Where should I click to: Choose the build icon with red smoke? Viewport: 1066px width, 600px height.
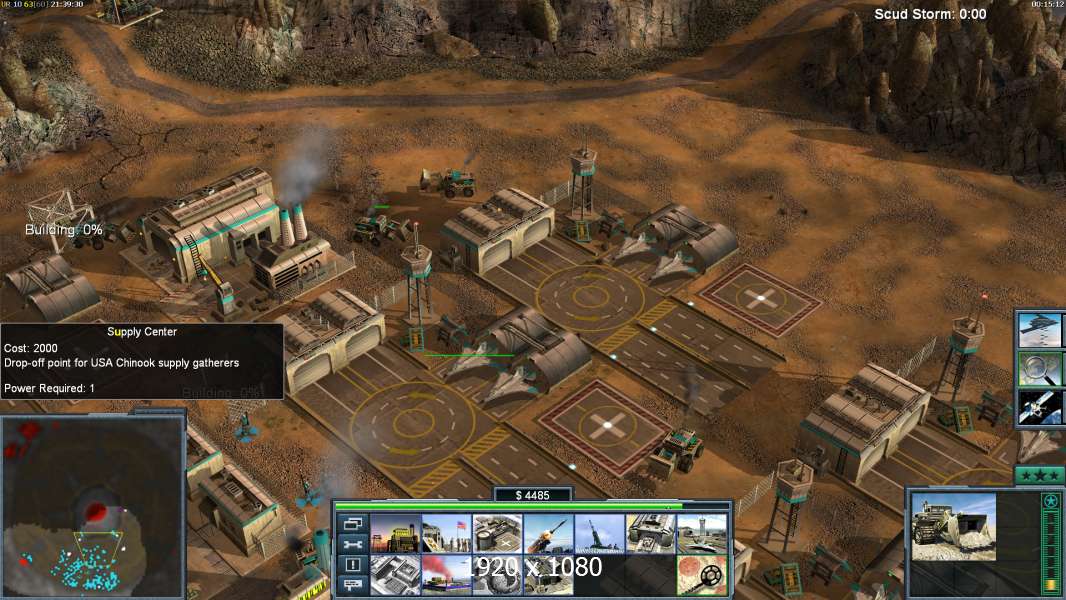pos(446,575)
